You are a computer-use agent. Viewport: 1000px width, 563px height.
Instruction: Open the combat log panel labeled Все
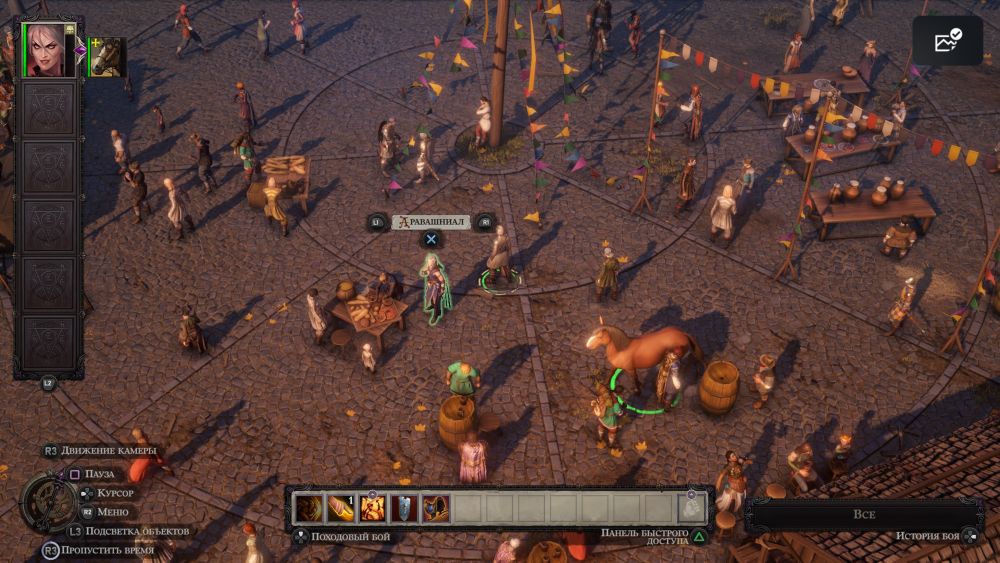pos(864,514)
